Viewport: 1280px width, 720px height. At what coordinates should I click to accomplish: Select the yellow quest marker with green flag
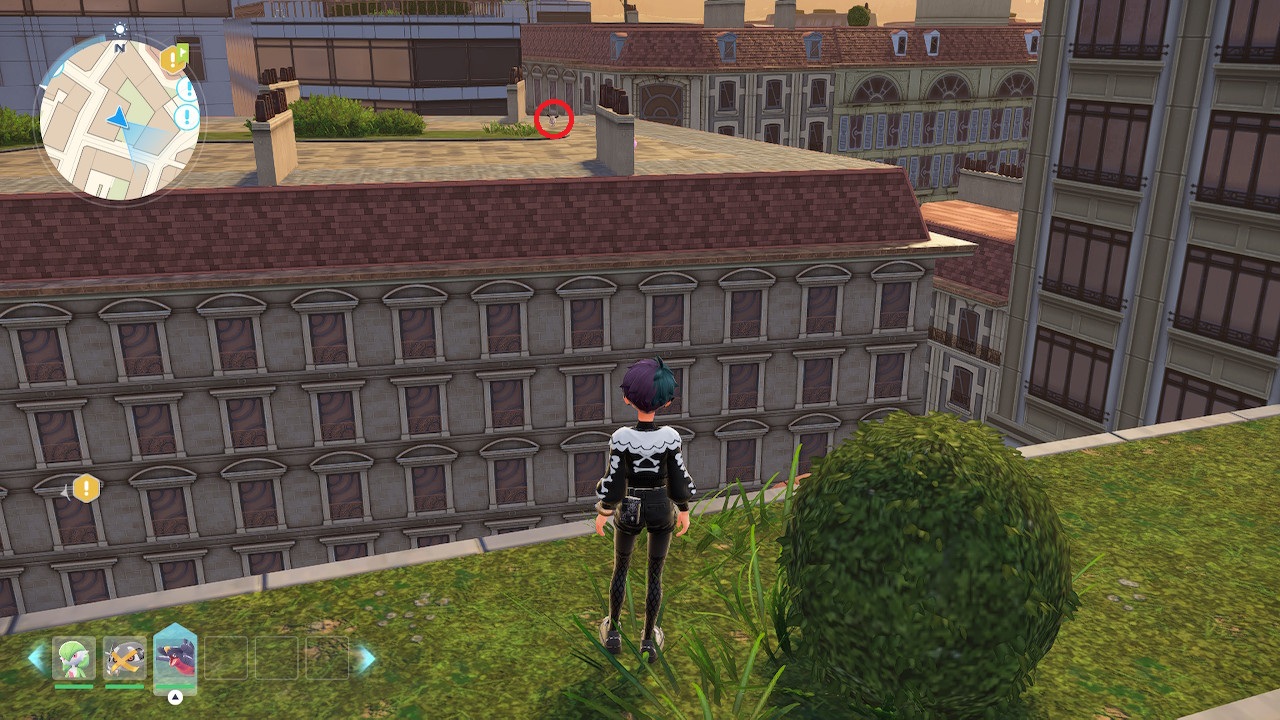(x=174, y=59)
